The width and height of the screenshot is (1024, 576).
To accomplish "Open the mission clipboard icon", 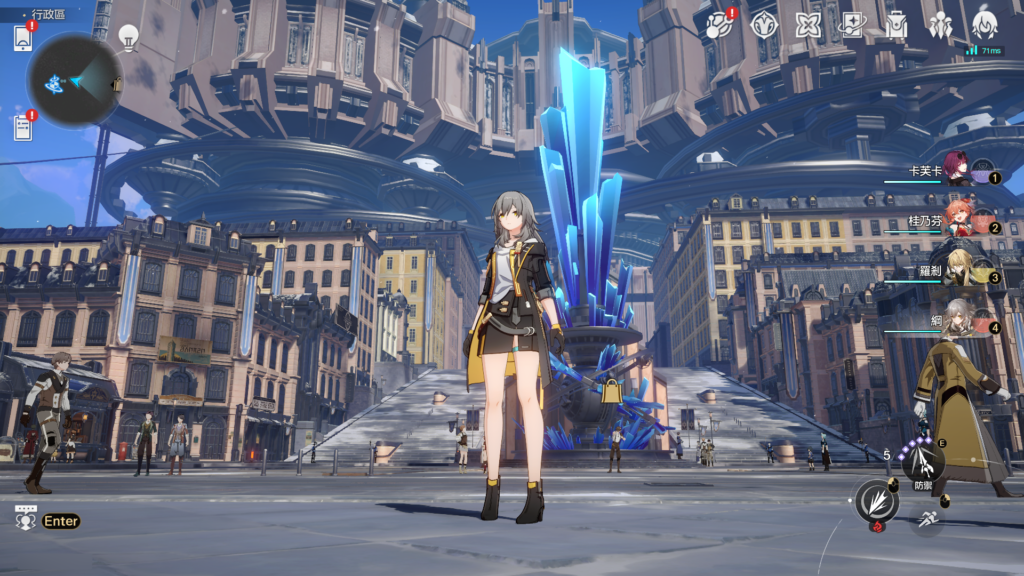I will (x=23, y=128).
